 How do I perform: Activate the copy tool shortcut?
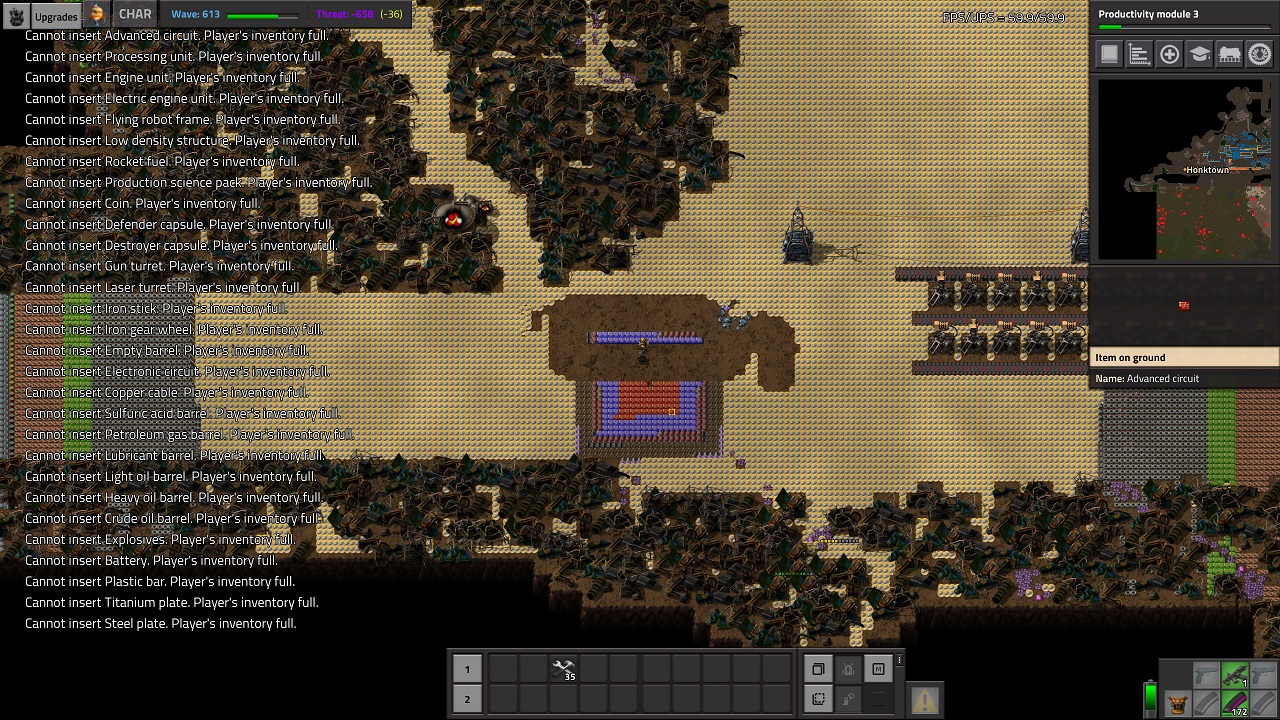[x=818, y=670]
